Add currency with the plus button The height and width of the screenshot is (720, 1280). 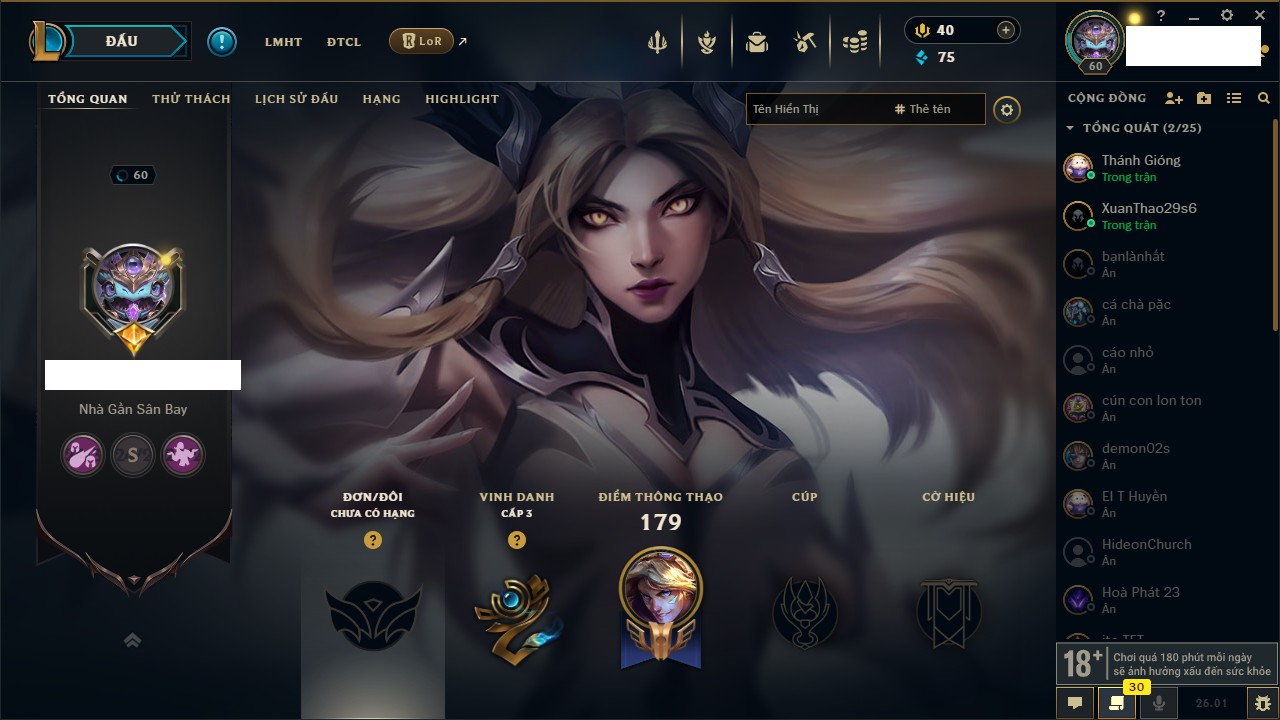(1006, 30)
